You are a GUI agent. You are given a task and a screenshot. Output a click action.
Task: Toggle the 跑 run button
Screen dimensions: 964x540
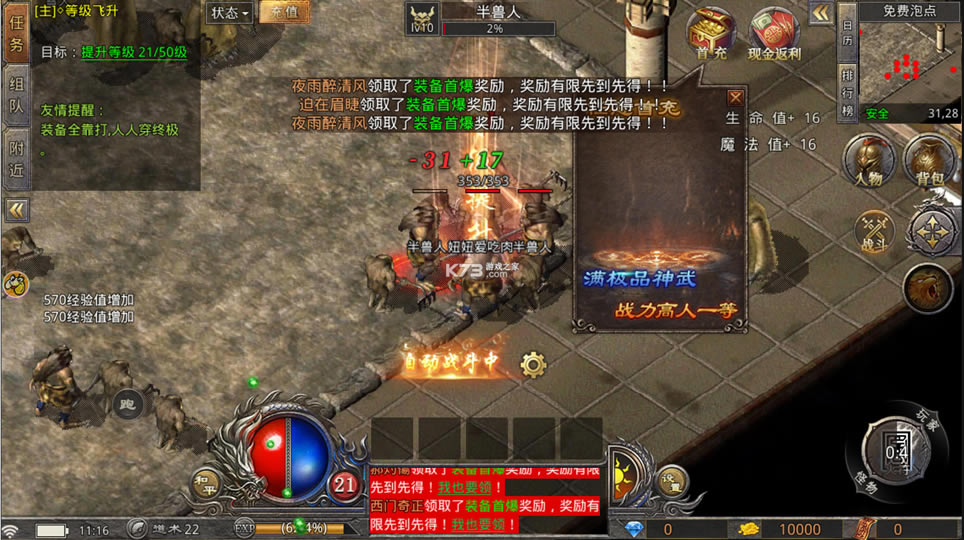tap(127, 404)
